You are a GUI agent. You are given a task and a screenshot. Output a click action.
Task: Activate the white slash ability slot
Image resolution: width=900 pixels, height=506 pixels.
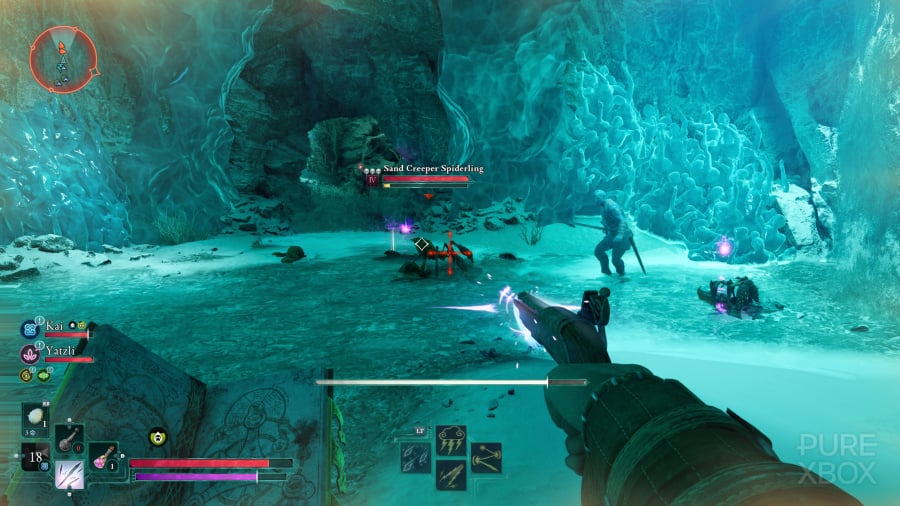click(69, 474)
